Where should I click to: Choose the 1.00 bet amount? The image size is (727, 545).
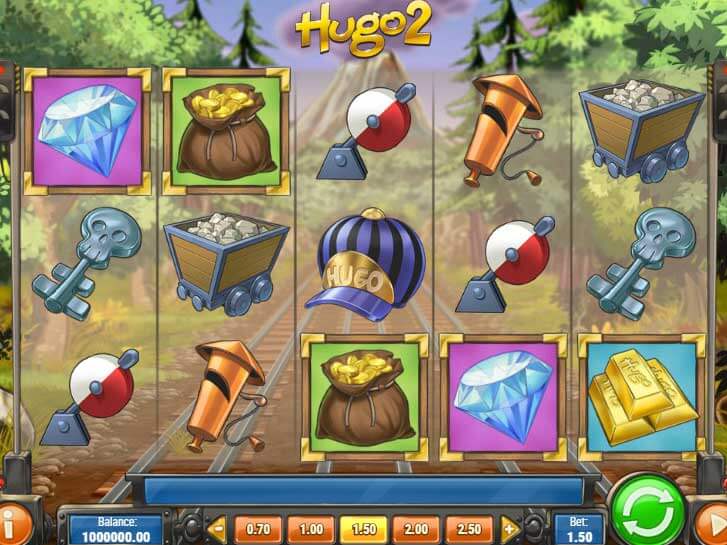point(310,528)
